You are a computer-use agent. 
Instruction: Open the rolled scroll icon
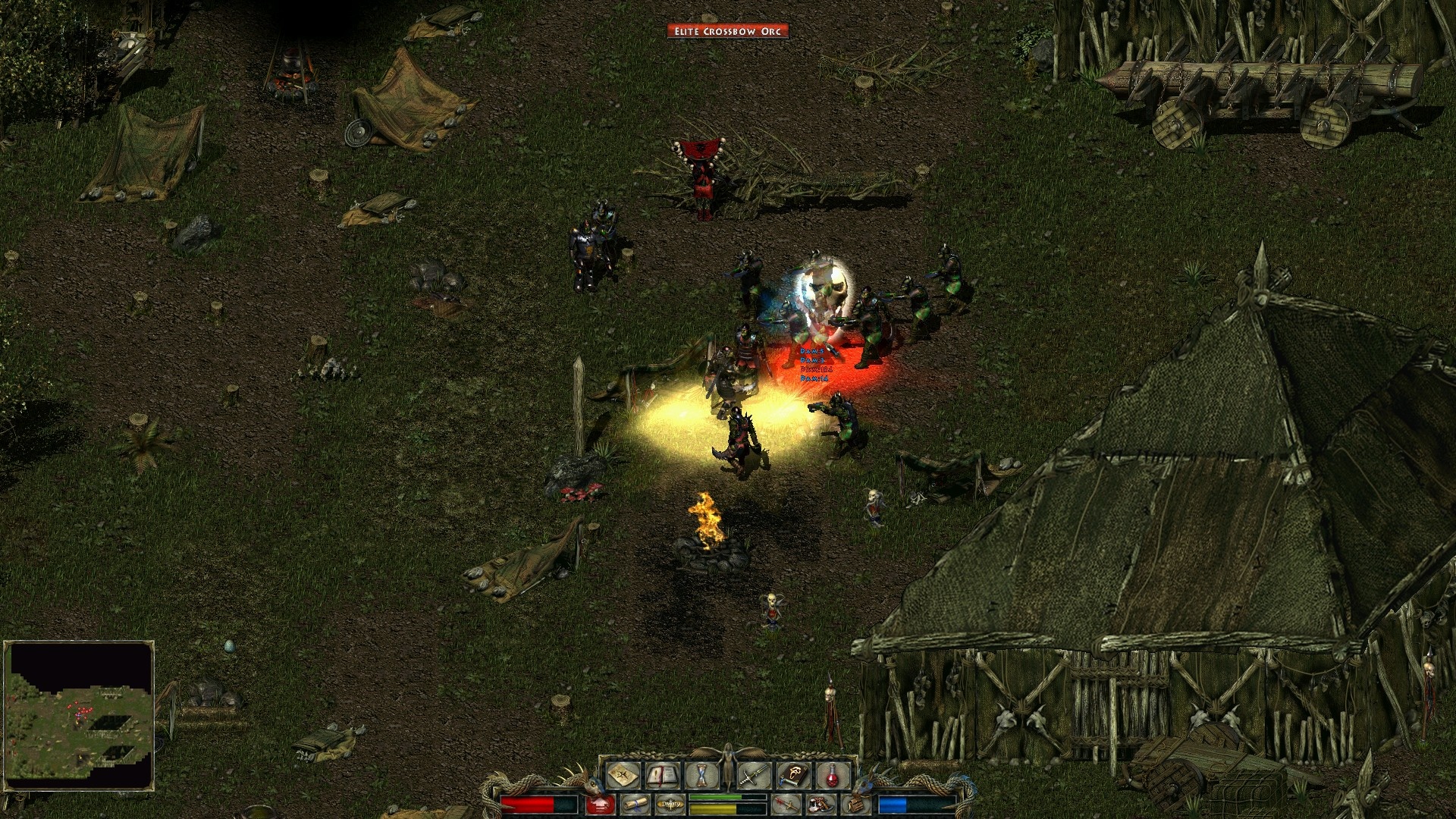pos(635,804)
